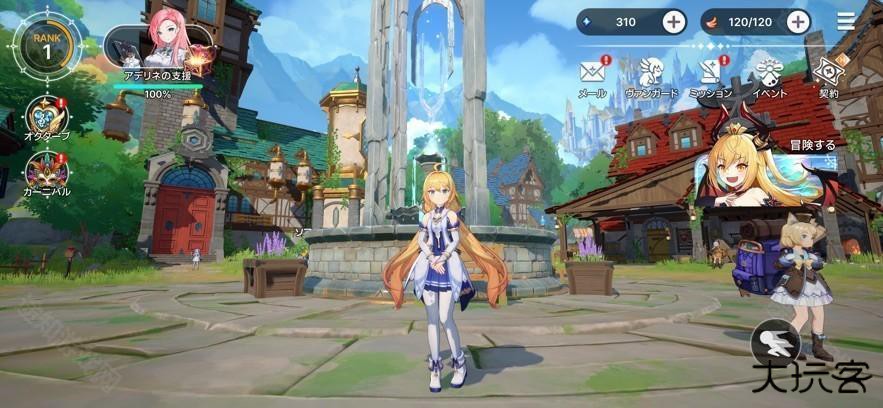
Task: Refill wing stamina with the plus button
Action: click(797, 21)
